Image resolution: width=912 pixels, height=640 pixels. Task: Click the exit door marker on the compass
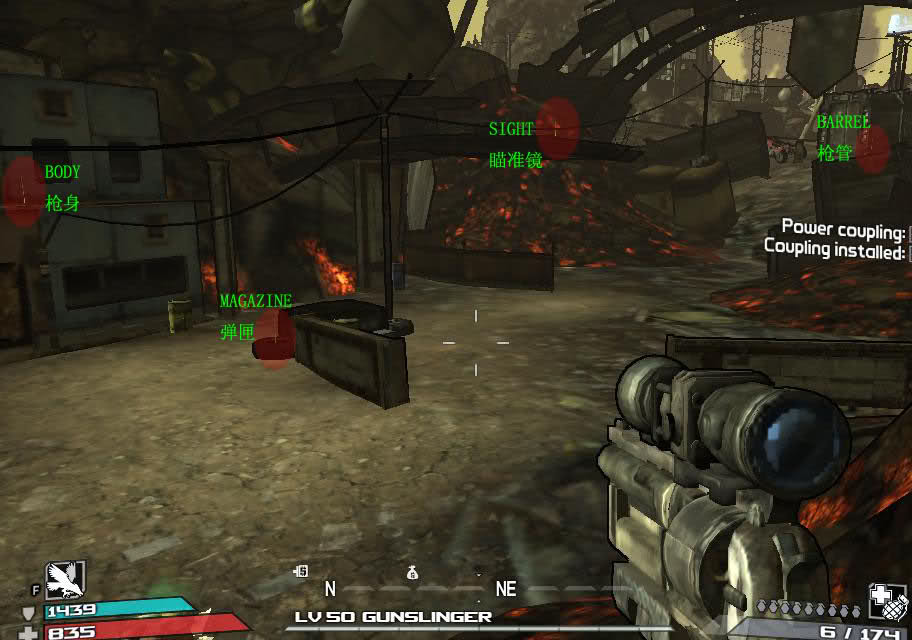300,572
